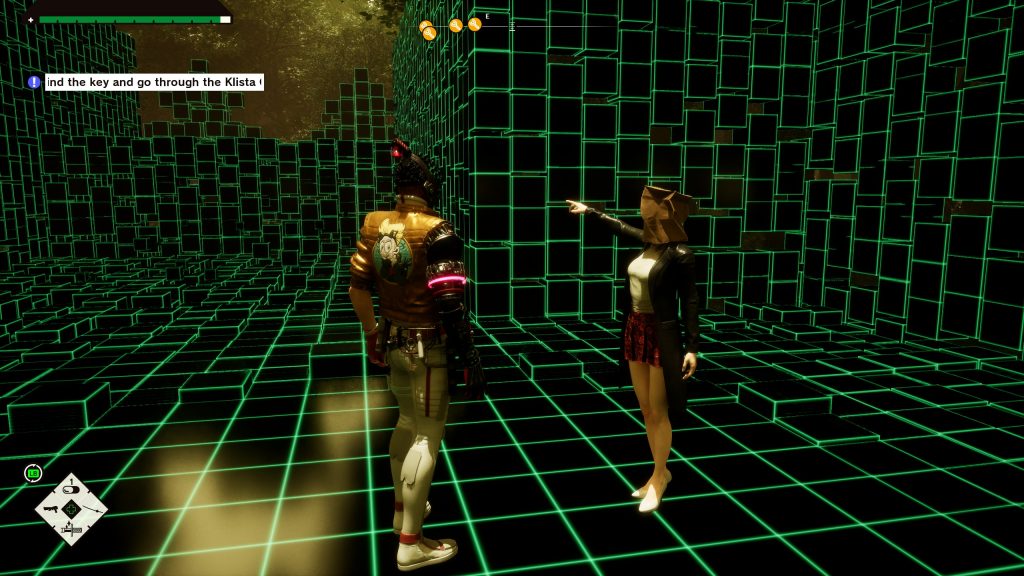Pick the sword weapon in the quick-select diamond
The image size is (1024, 576).
pyautogui.click(x=71, y=532)
